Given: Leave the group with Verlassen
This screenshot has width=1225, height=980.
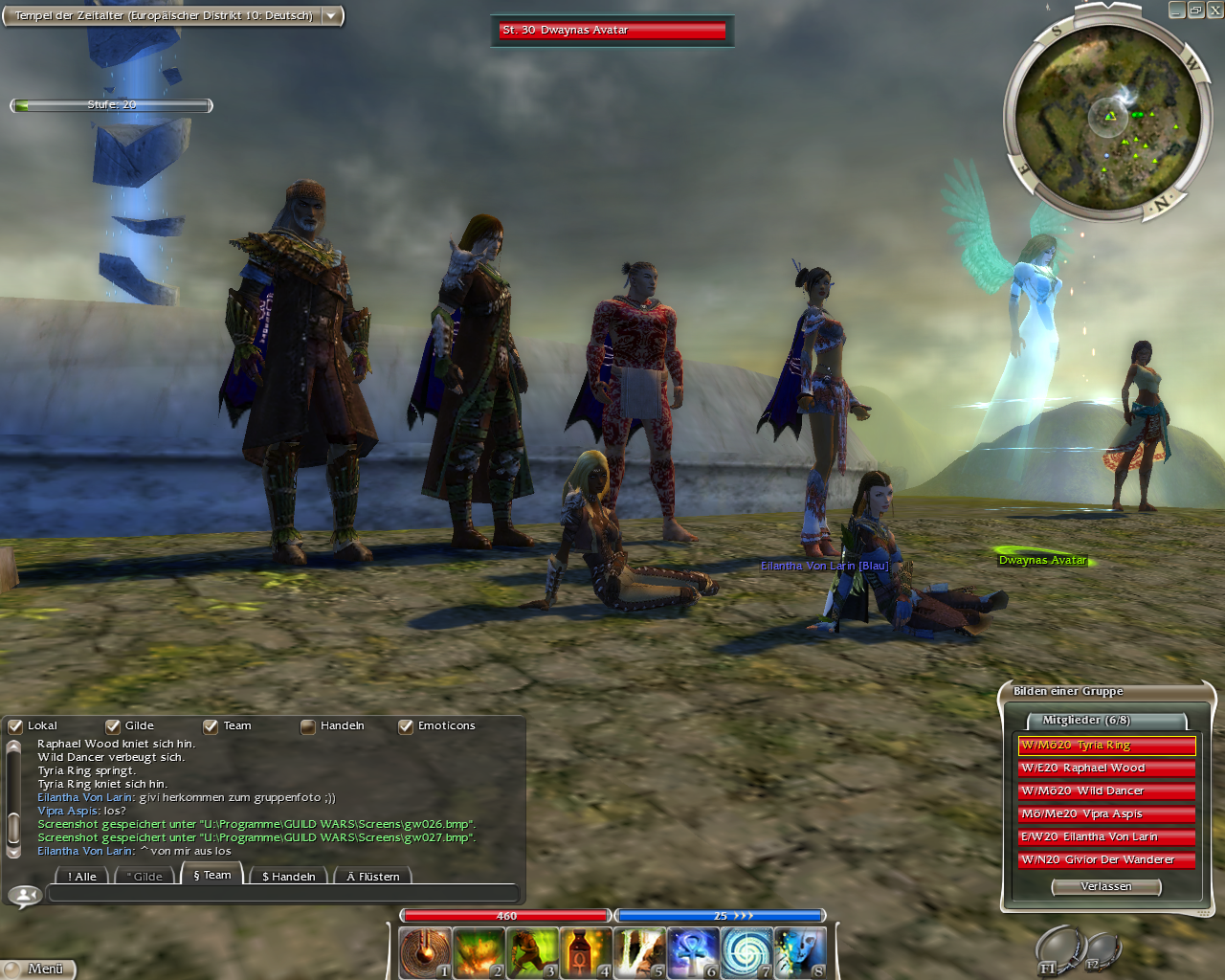Looking at the screenshot, I should [1105, 887].
